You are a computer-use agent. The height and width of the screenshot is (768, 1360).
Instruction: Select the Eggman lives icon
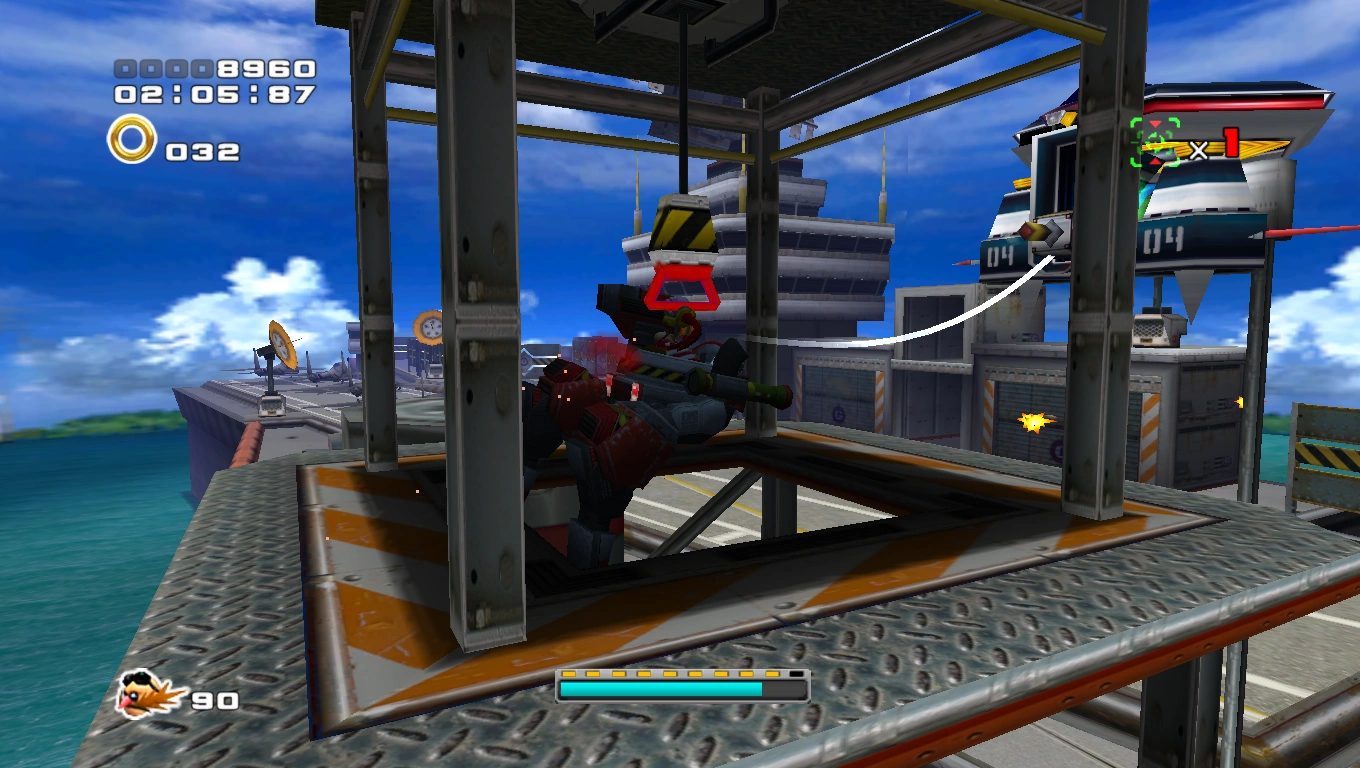(150, 694)
